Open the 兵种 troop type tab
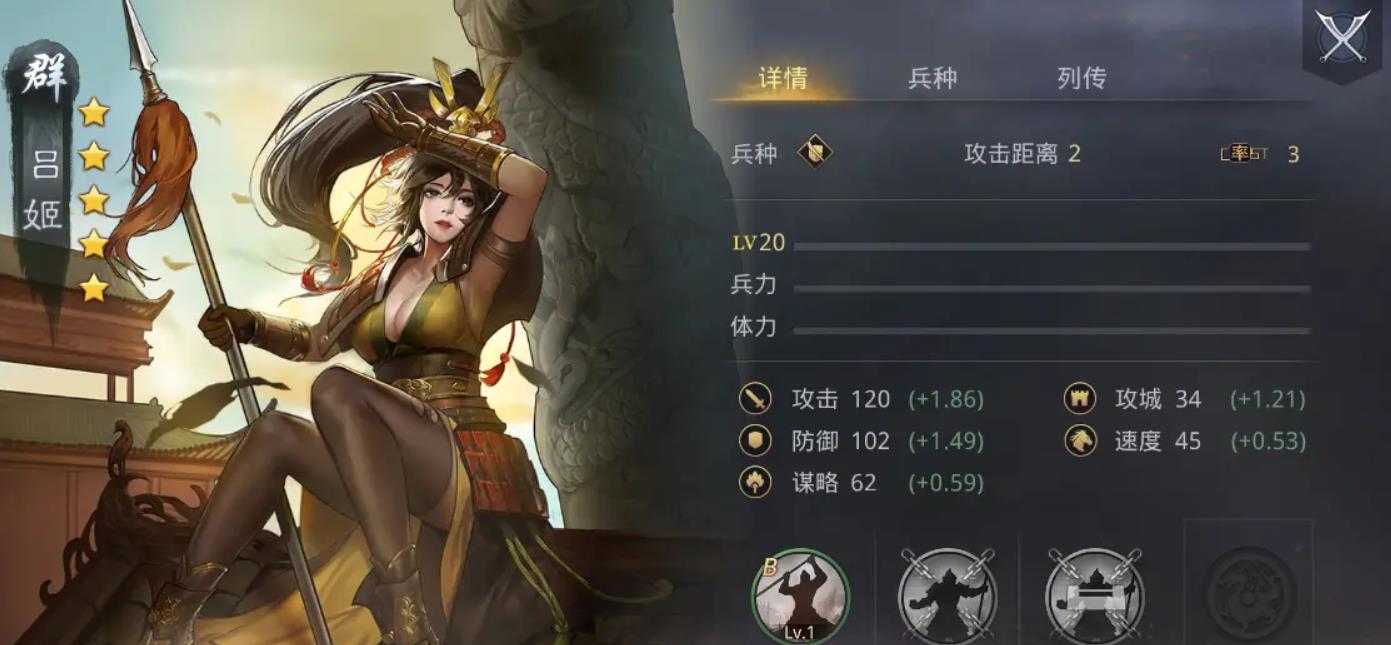The height and width of the screenshot is (645, 1391). click(x=932, y=79)
